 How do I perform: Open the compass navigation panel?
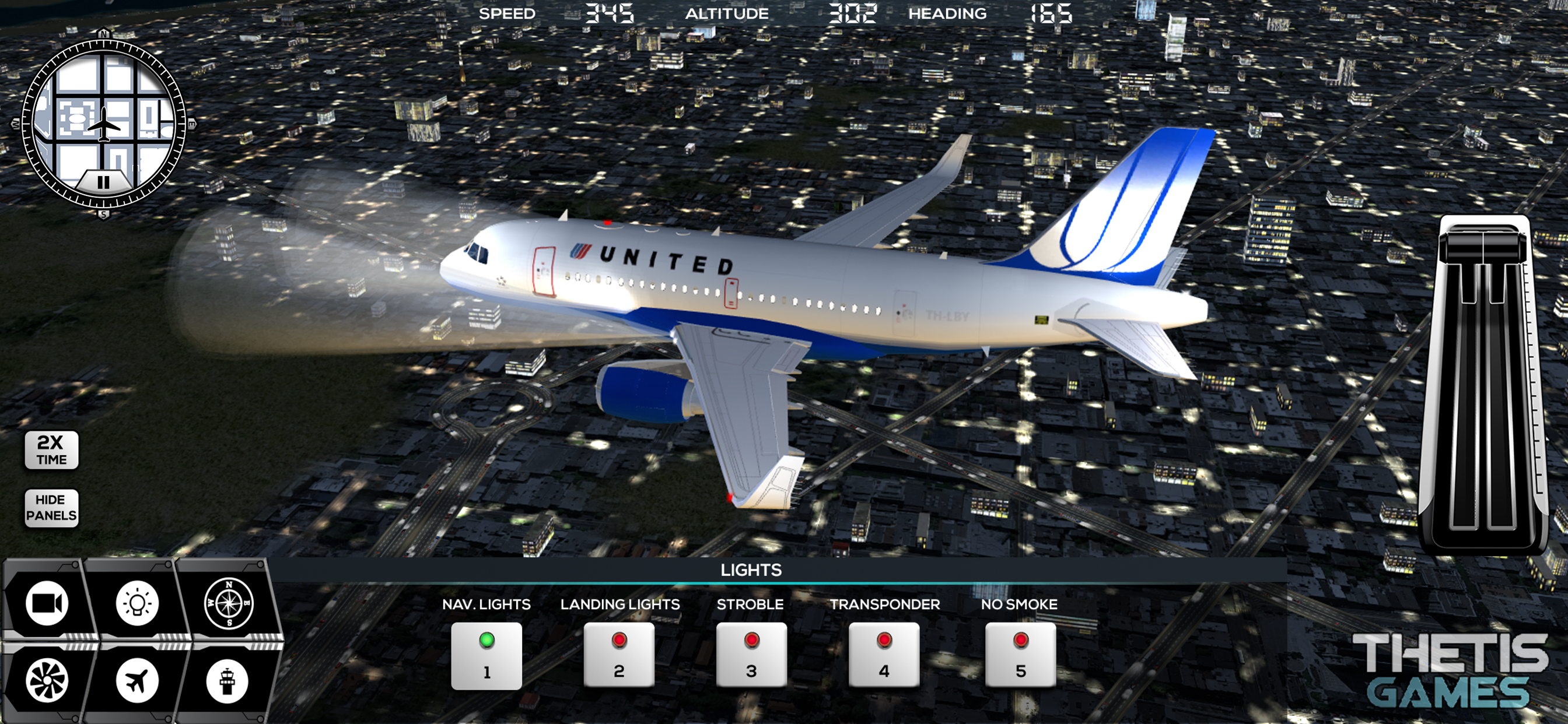(228, 603)
